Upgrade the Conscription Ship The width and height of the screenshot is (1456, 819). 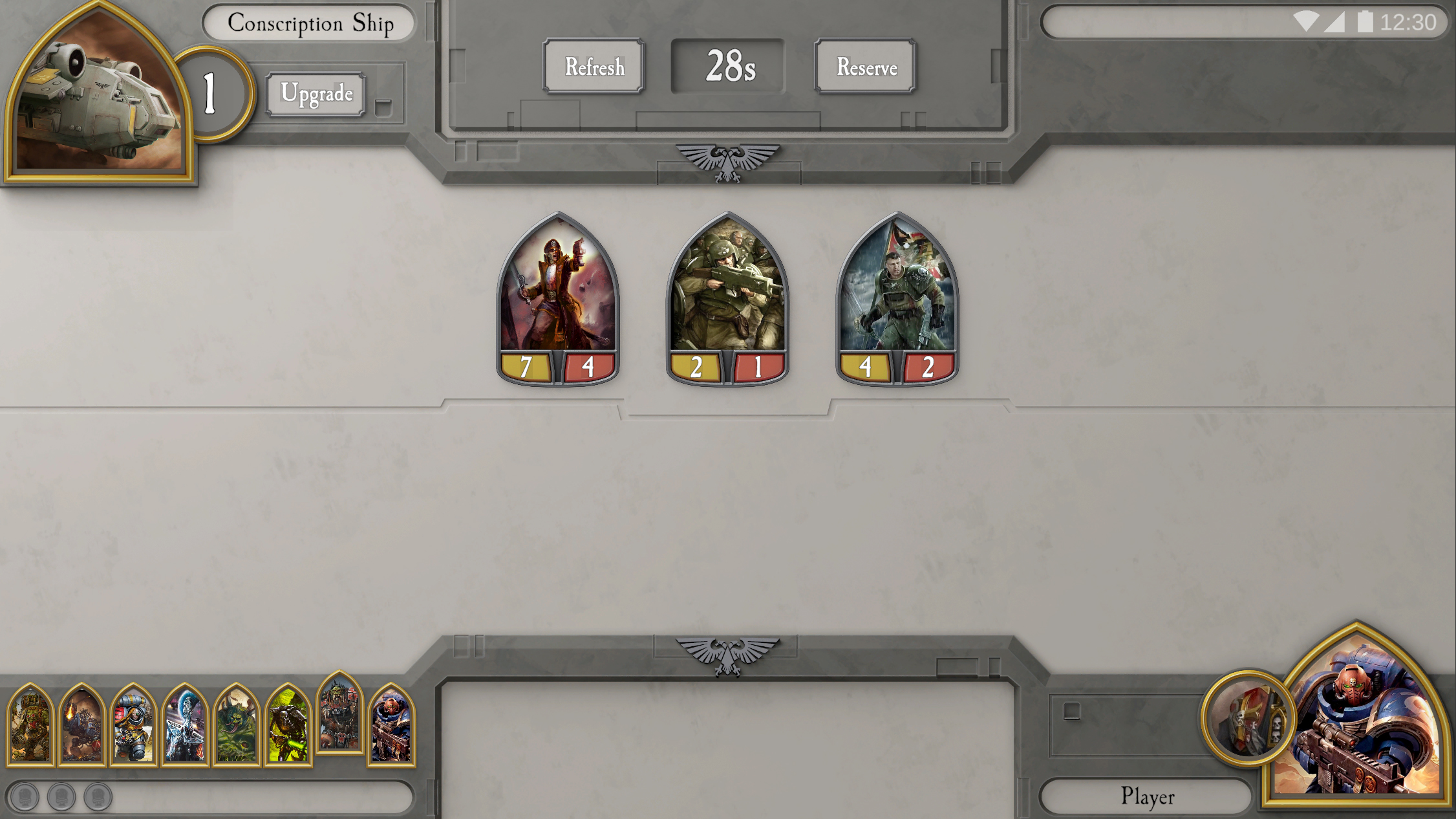coord(316,94)
